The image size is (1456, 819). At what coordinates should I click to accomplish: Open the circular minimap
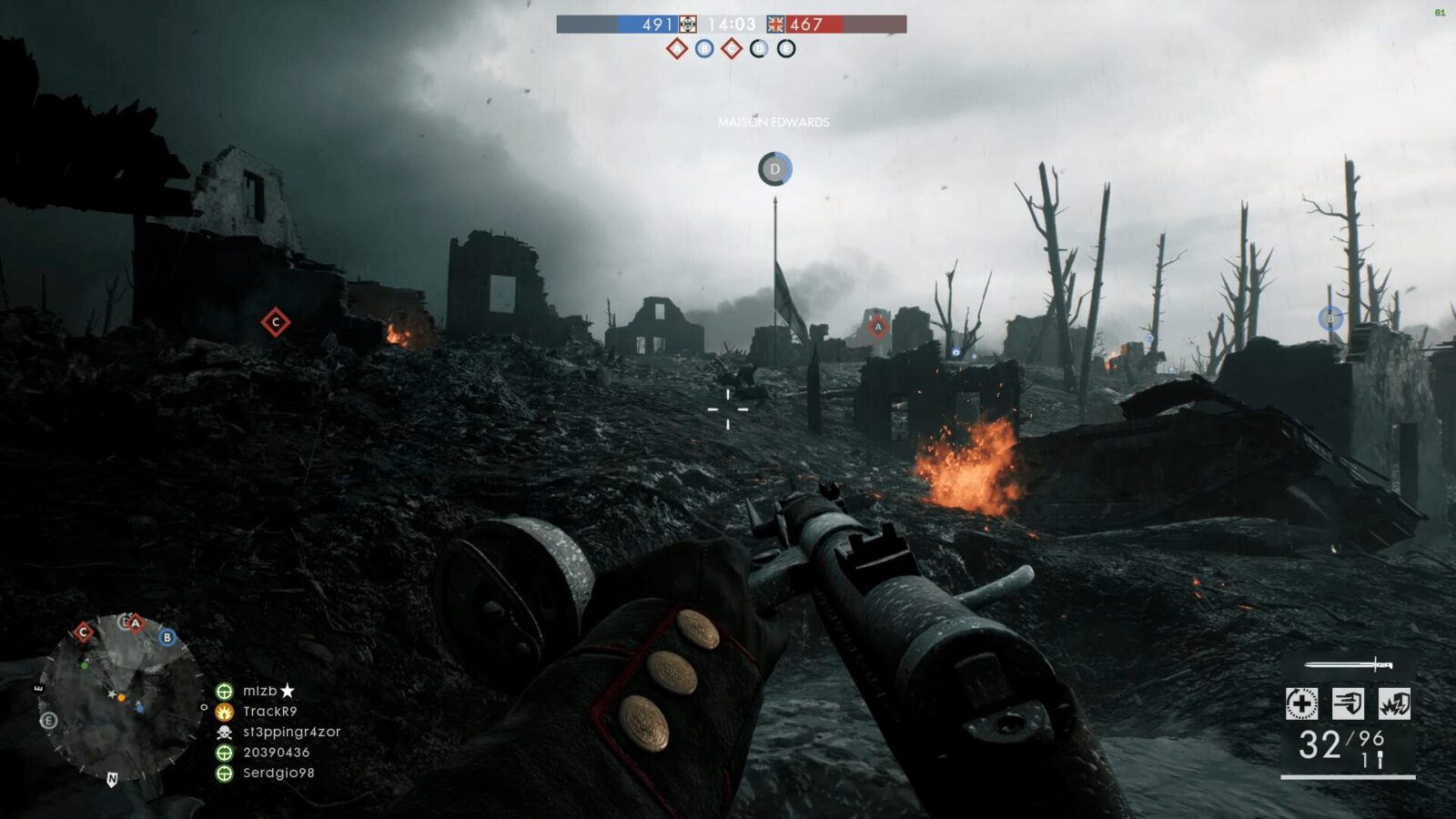120,697
